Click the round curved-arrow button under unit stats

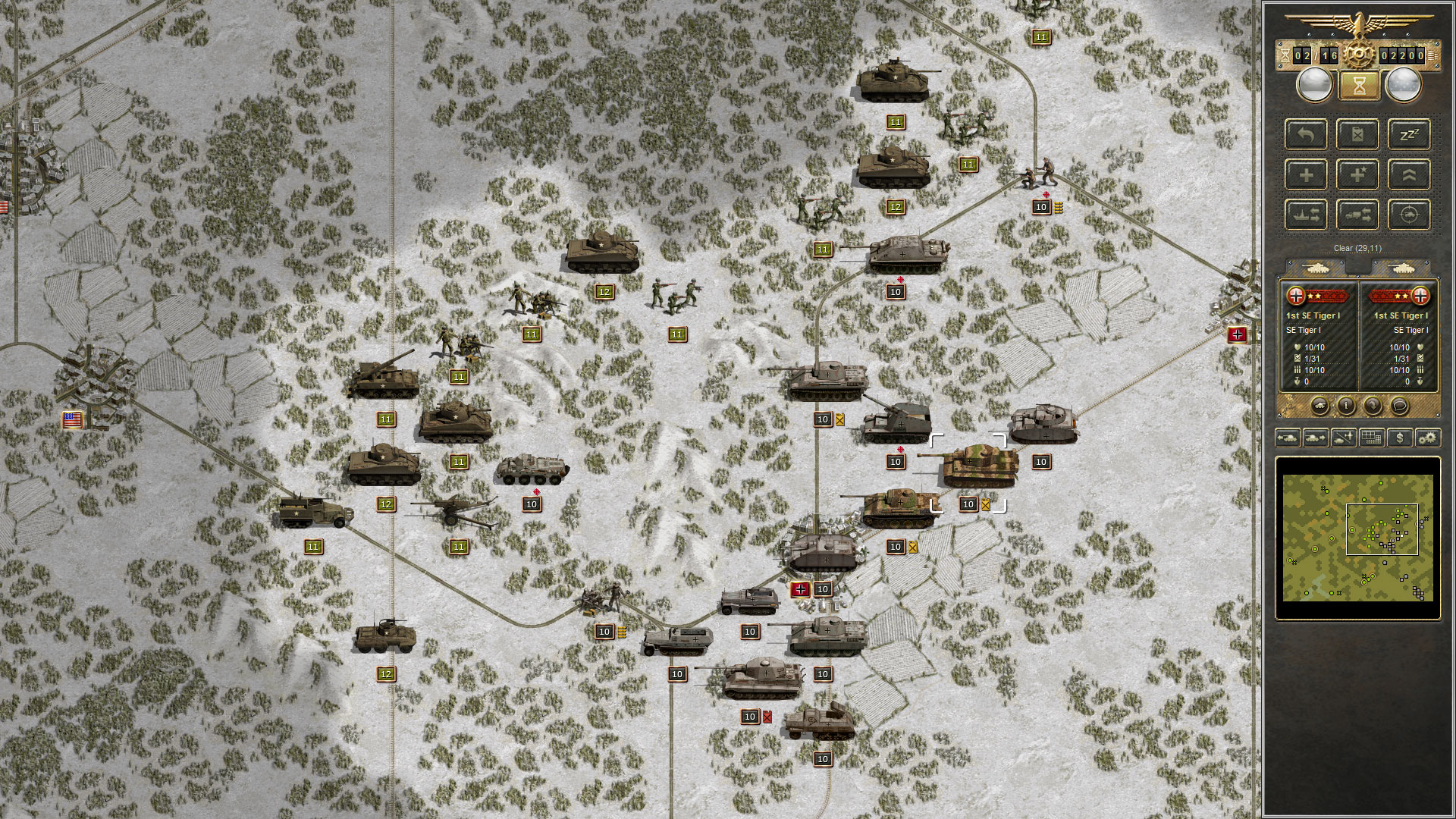click(1373, 406)
